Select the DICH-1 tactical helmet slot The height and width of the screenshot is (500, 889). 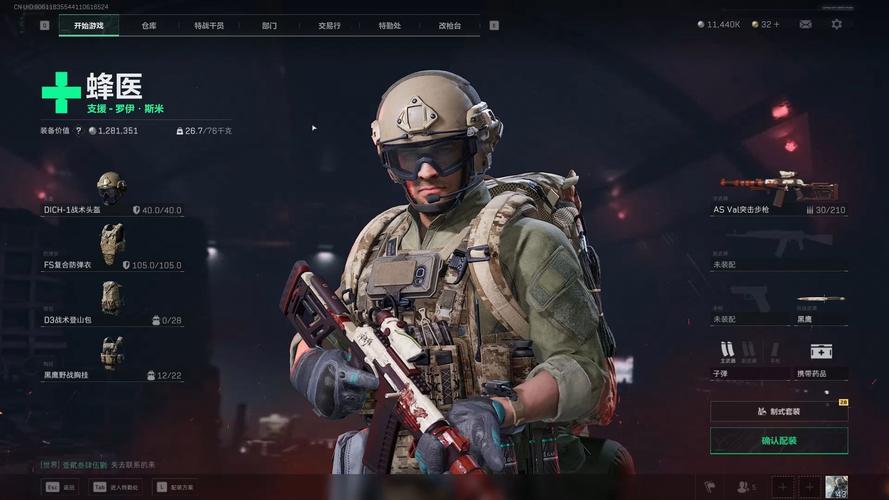[111, 193]
